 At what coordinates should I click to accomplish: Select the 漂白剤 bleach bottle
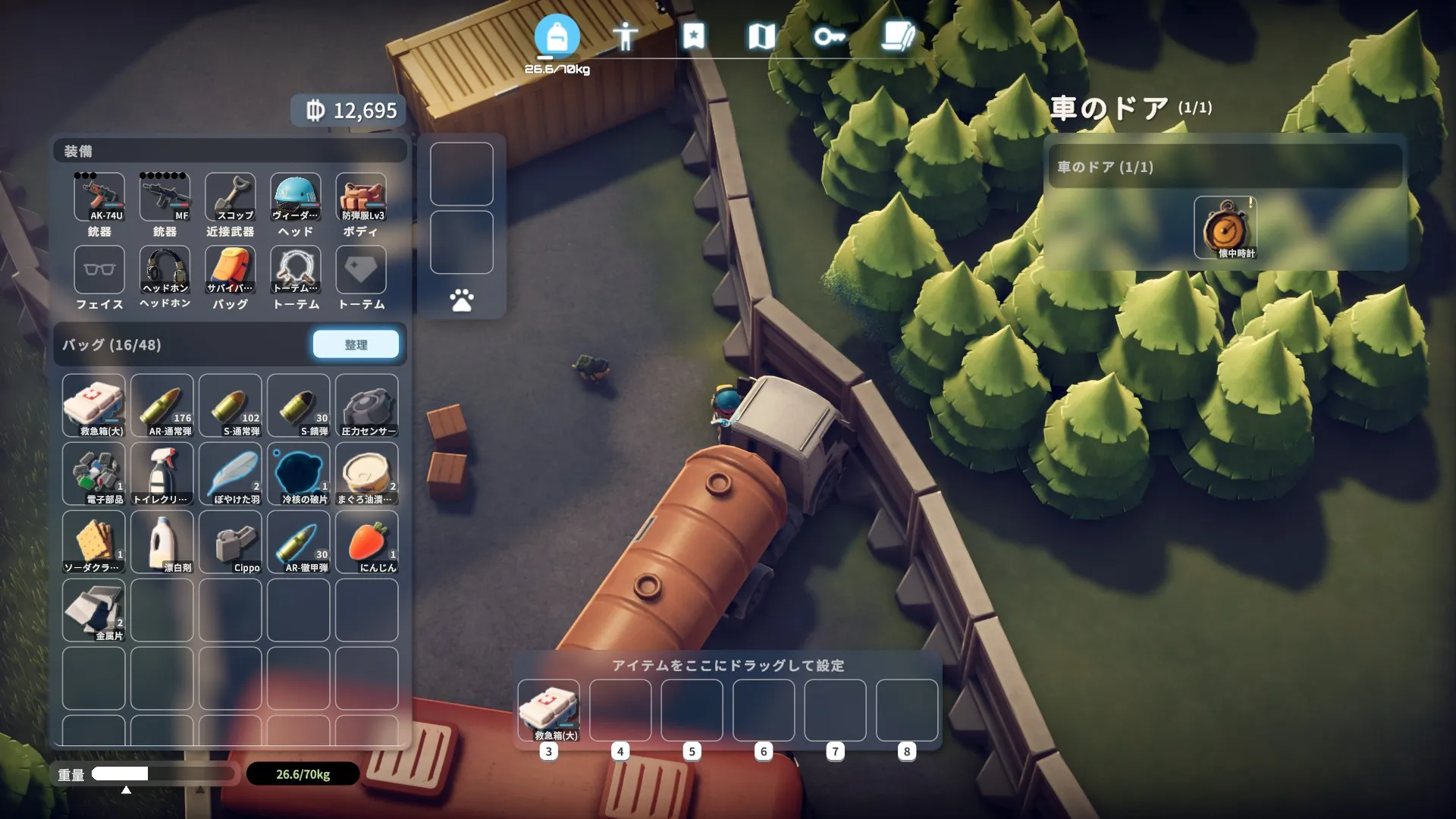point(162,542)
